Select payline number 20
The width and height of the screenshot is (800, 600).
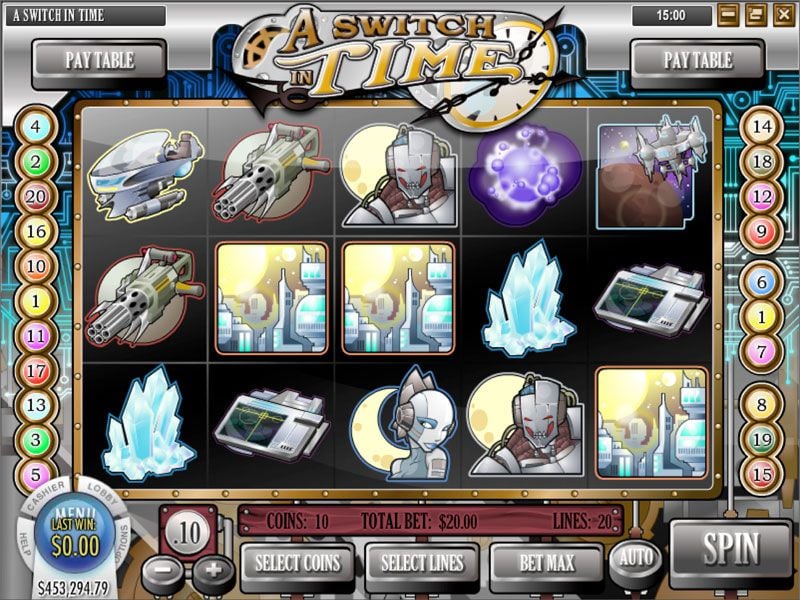36,197
